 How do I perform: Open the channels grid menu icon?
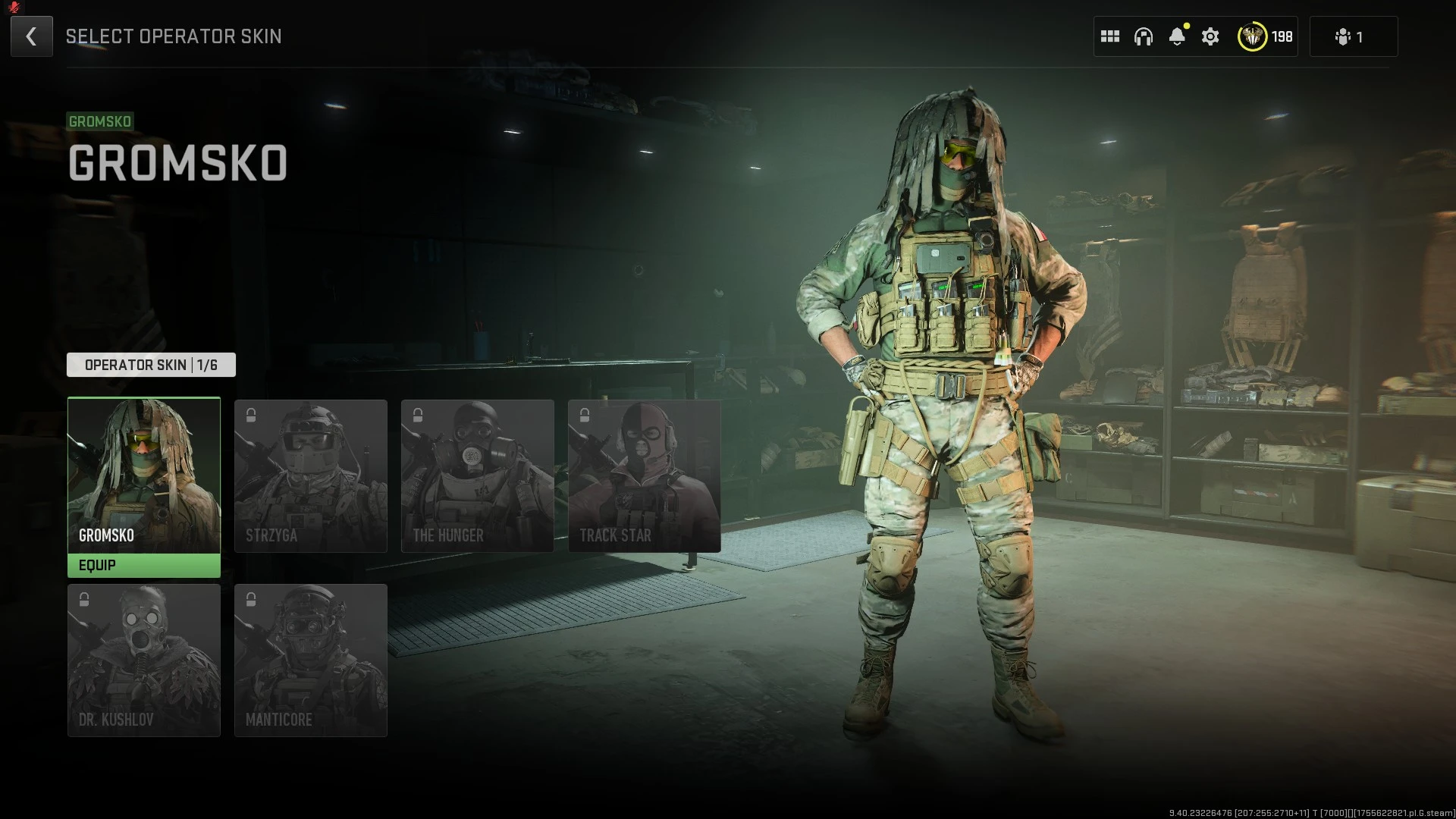[1110, 36]
